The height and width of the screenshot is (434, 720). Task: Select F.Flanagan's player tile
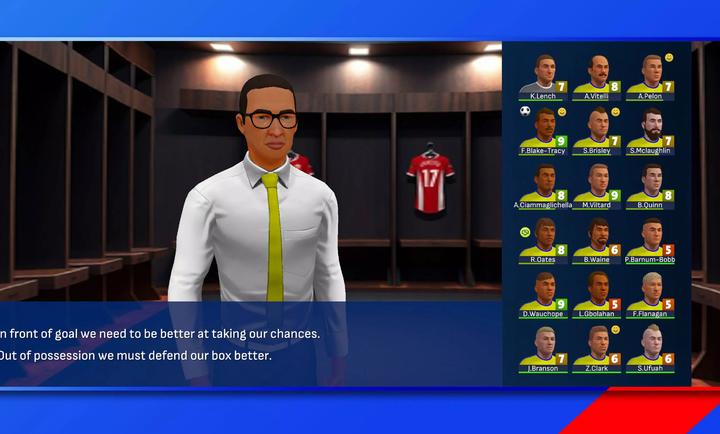coord(650,292)
